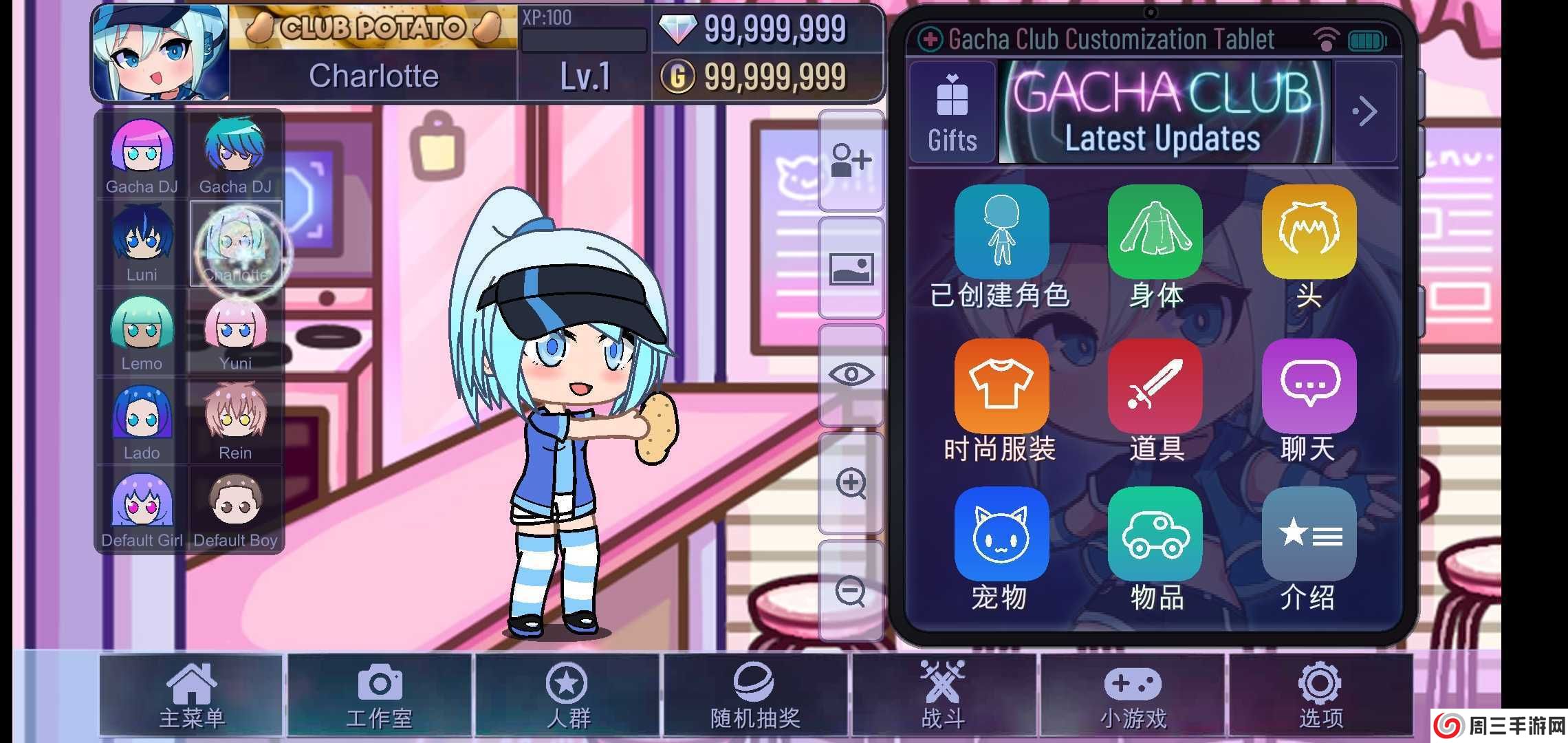Select the 头 head customization icon
The width and height of the screenshot is (1568, 743).
coord(1308,231)
